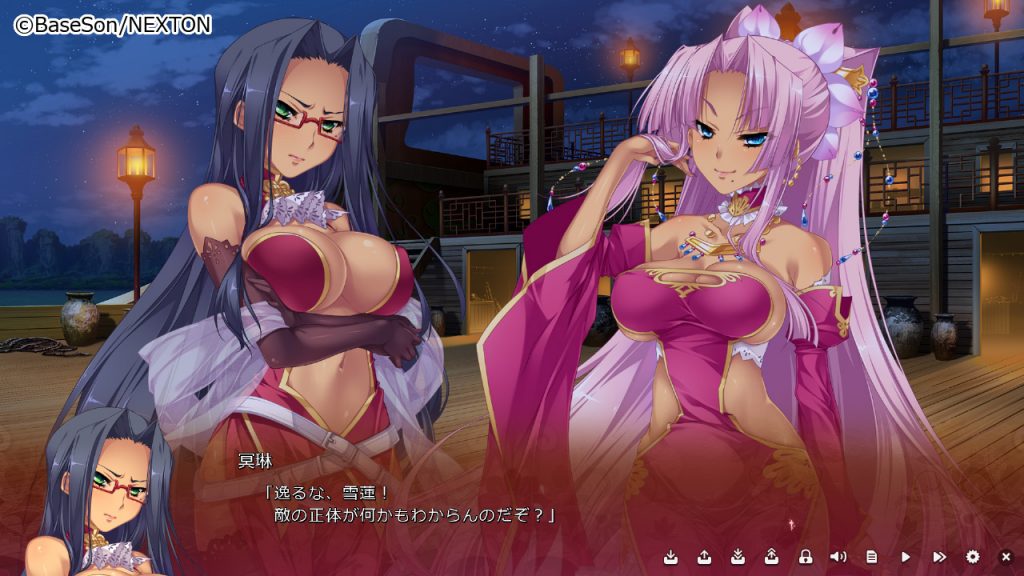The image size is (1024, 576).
Task: Open settings with the gear icon
Action: point(973,557)
